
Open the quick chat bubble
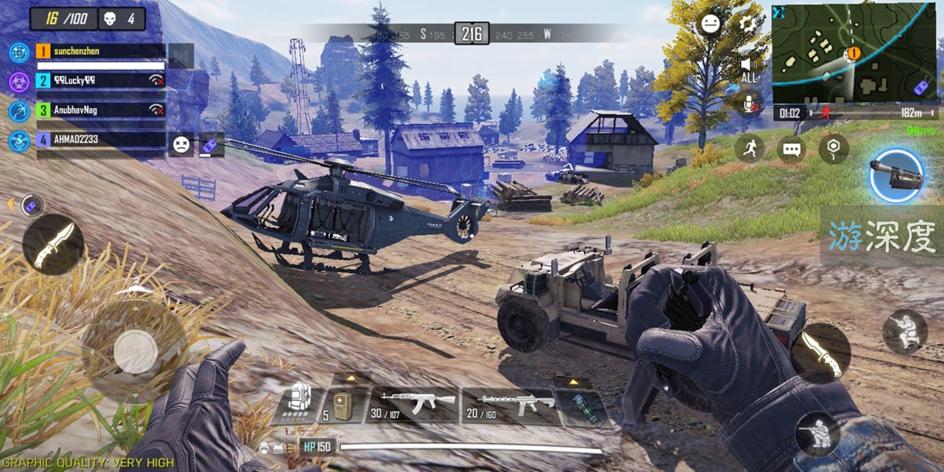(791, 149)
